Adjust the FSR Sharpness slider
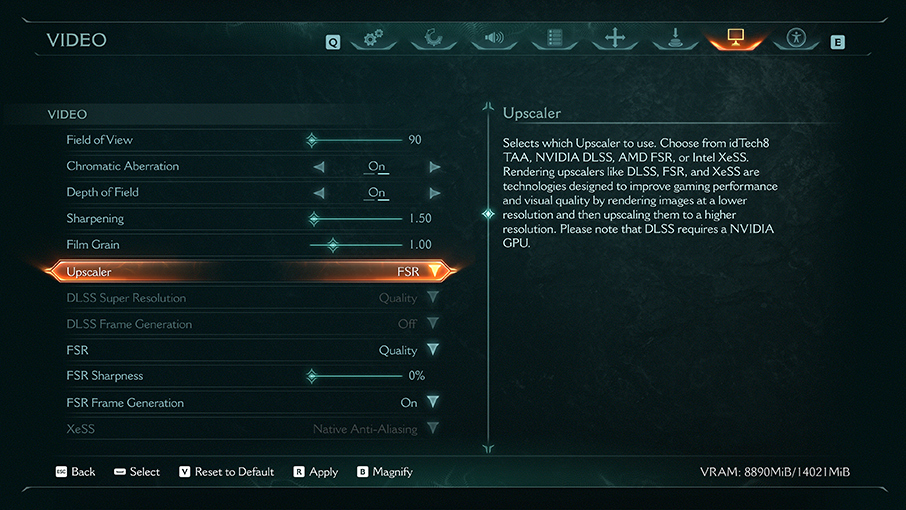Screen dimensions: 906x510 click(312, 376)
